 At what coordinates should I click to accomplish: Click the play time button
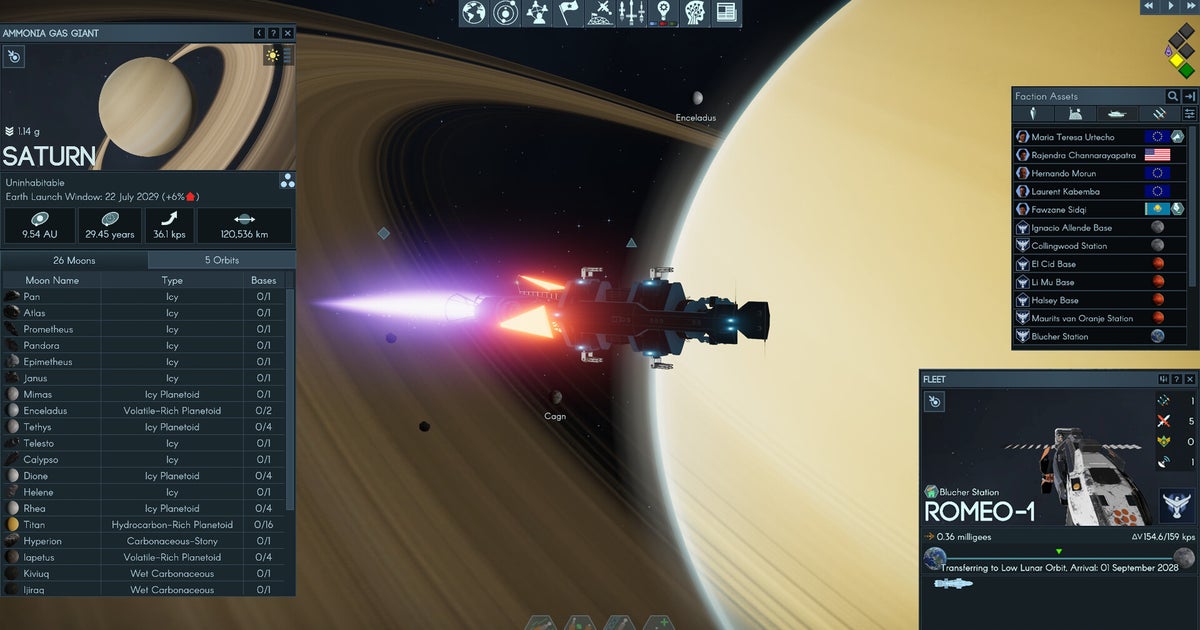pyautogui.click(x=1169, y=7)
